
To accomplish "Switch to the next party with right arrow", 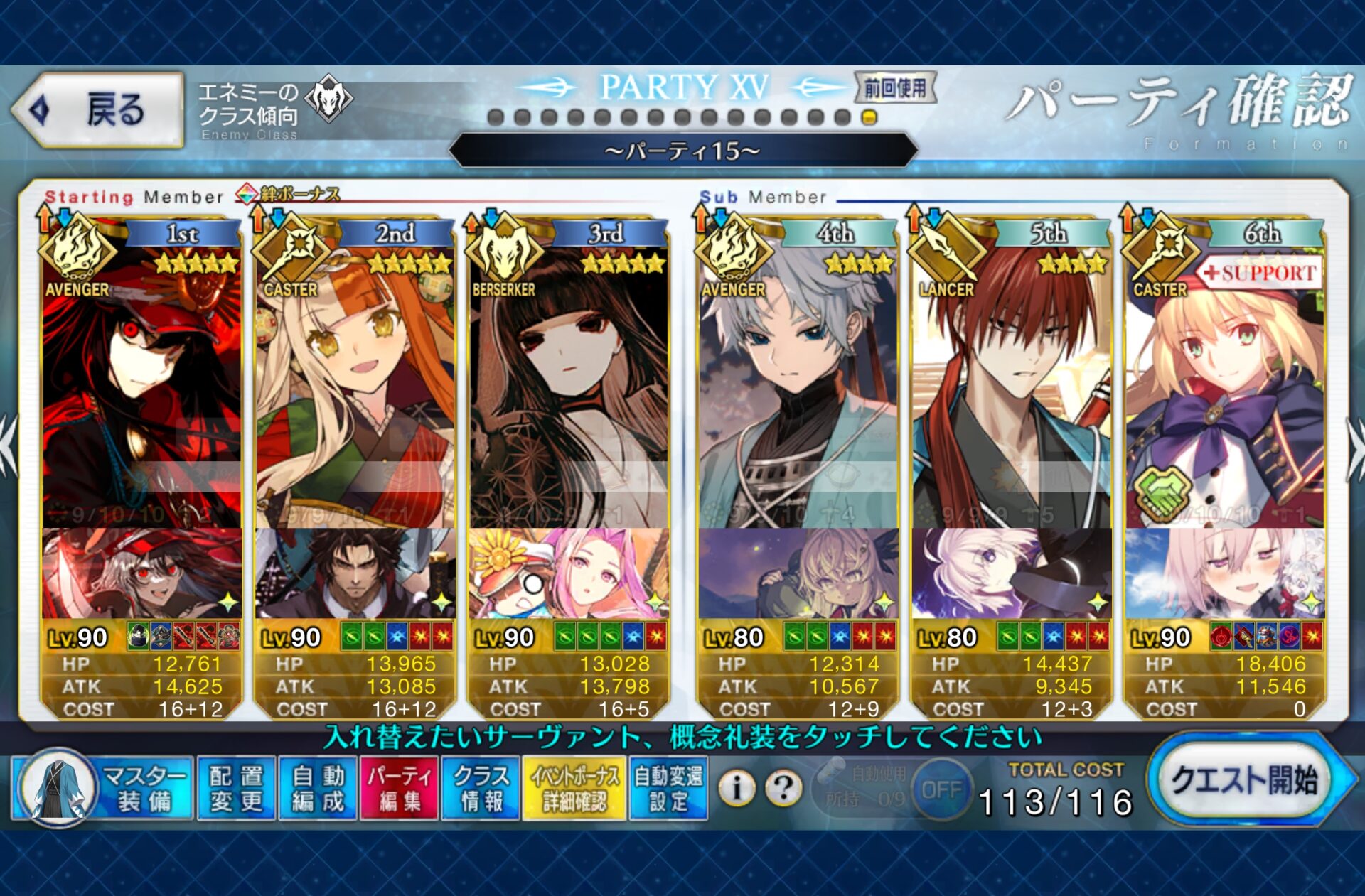I will tap(1354, 448).
